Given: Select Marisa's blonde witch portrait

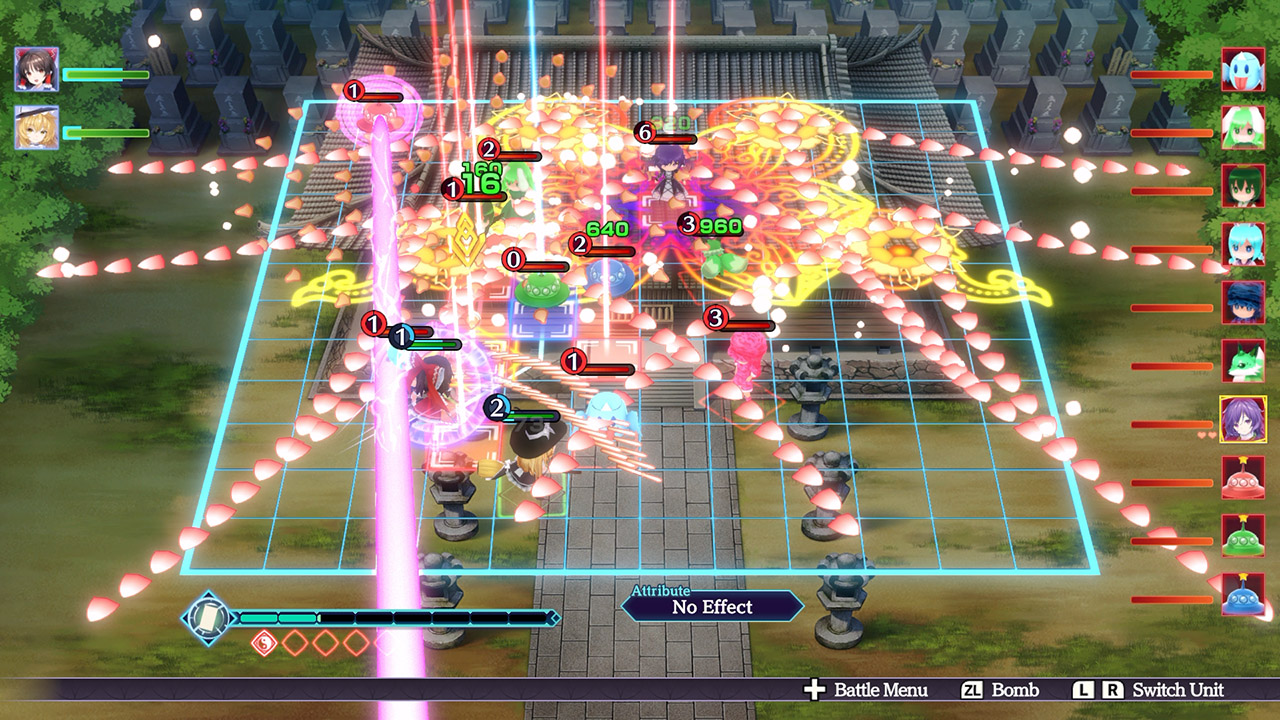Looking at the screenshot, I should tap(37, 128).
